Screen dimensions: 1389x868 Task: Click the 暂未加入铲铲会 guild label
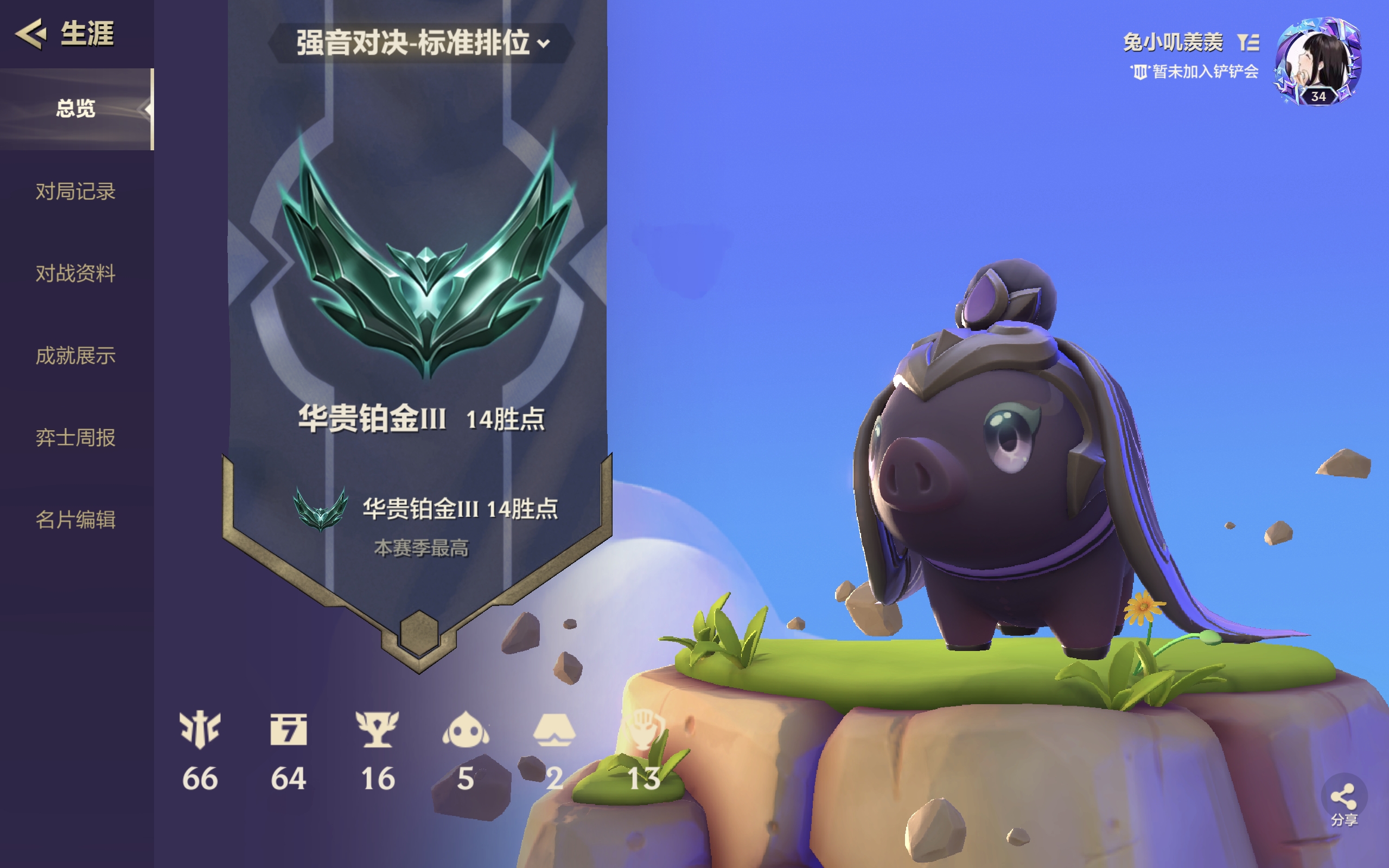coord(1195,72)
